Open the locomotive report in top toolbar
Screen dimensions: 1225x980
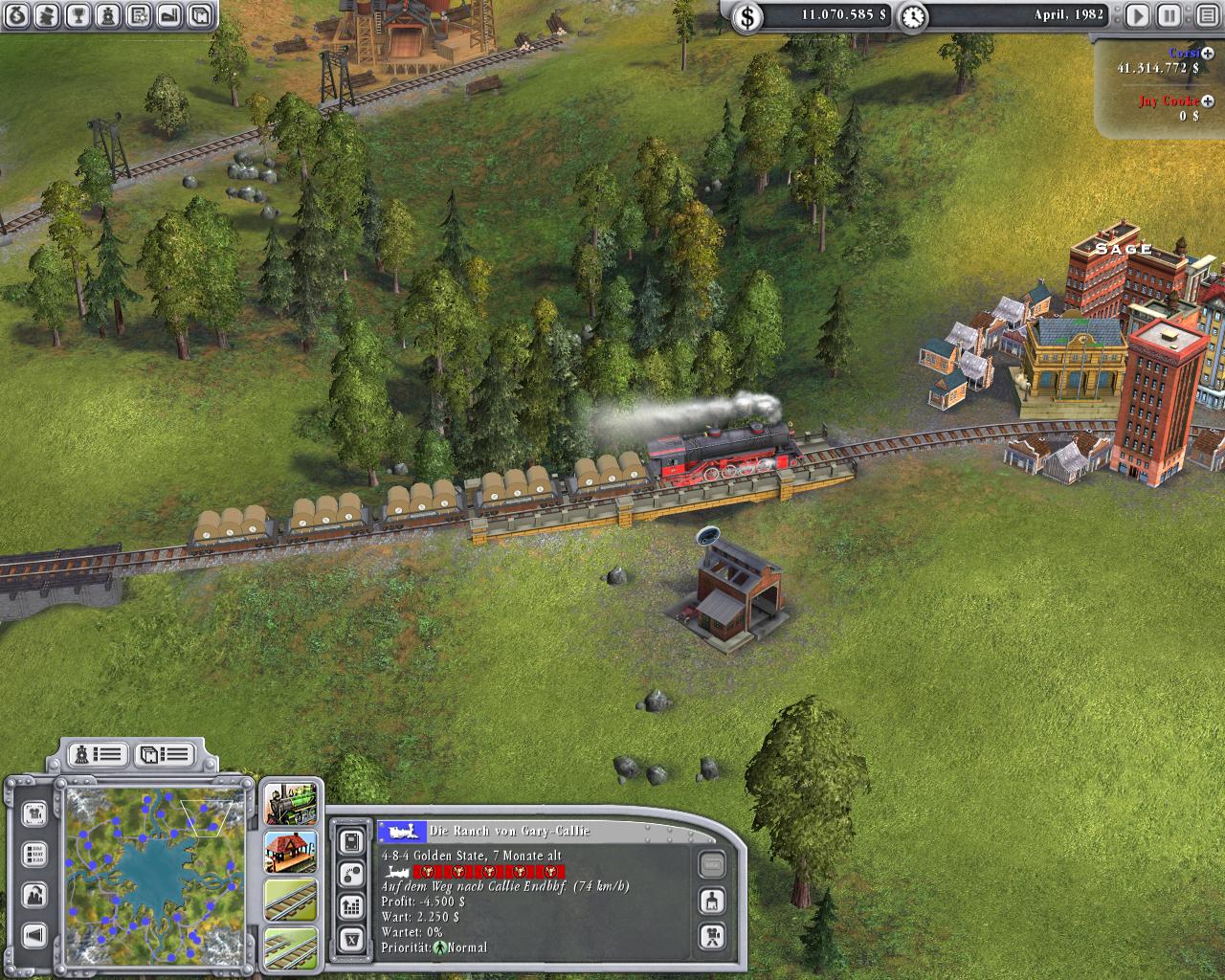108,14
